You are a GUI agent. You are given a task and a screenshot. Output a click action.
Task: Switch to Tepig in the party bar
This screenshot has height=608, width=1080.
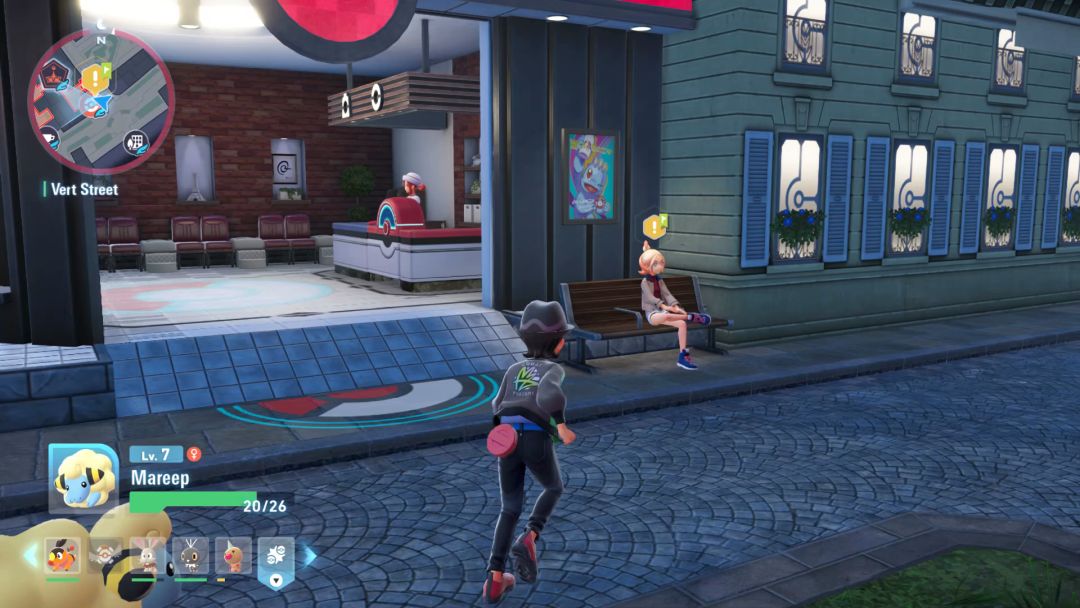pos(62,555)
